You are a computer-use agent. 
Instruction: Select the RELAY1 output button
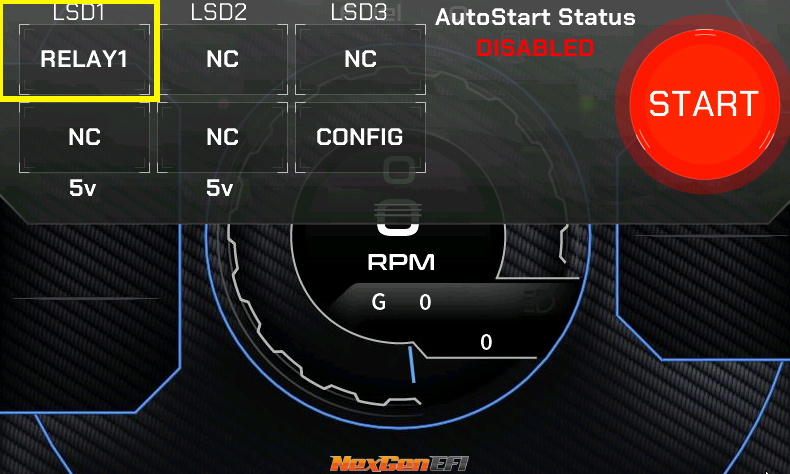pyautogui.click(x=84, y=59)
